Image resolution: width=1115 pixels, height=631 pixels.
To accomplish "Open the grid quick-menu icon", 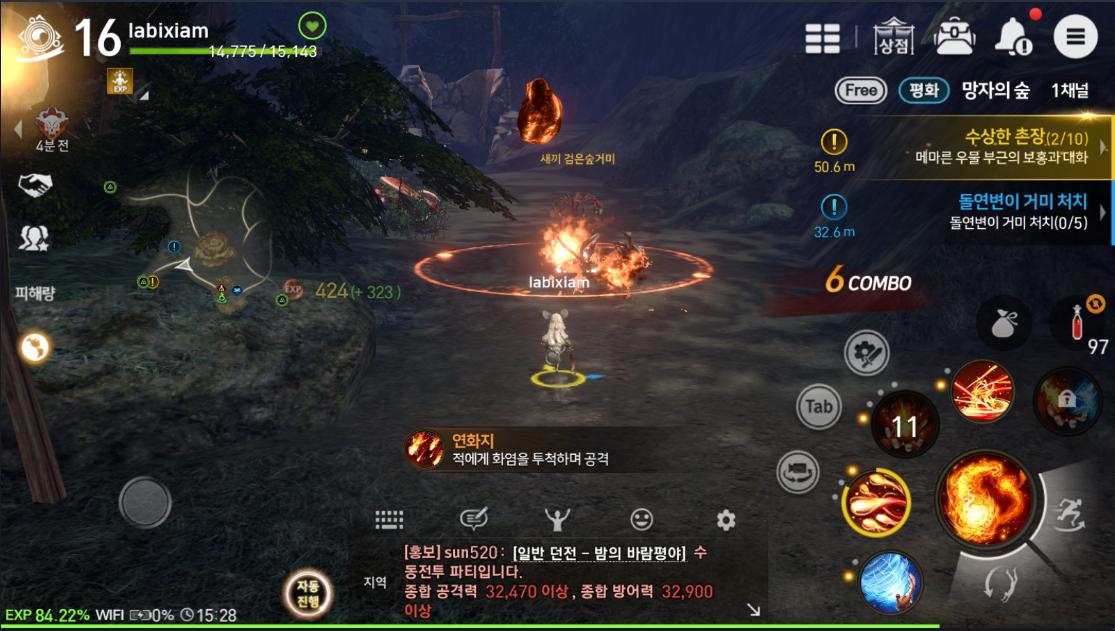I will pos(823,38).
